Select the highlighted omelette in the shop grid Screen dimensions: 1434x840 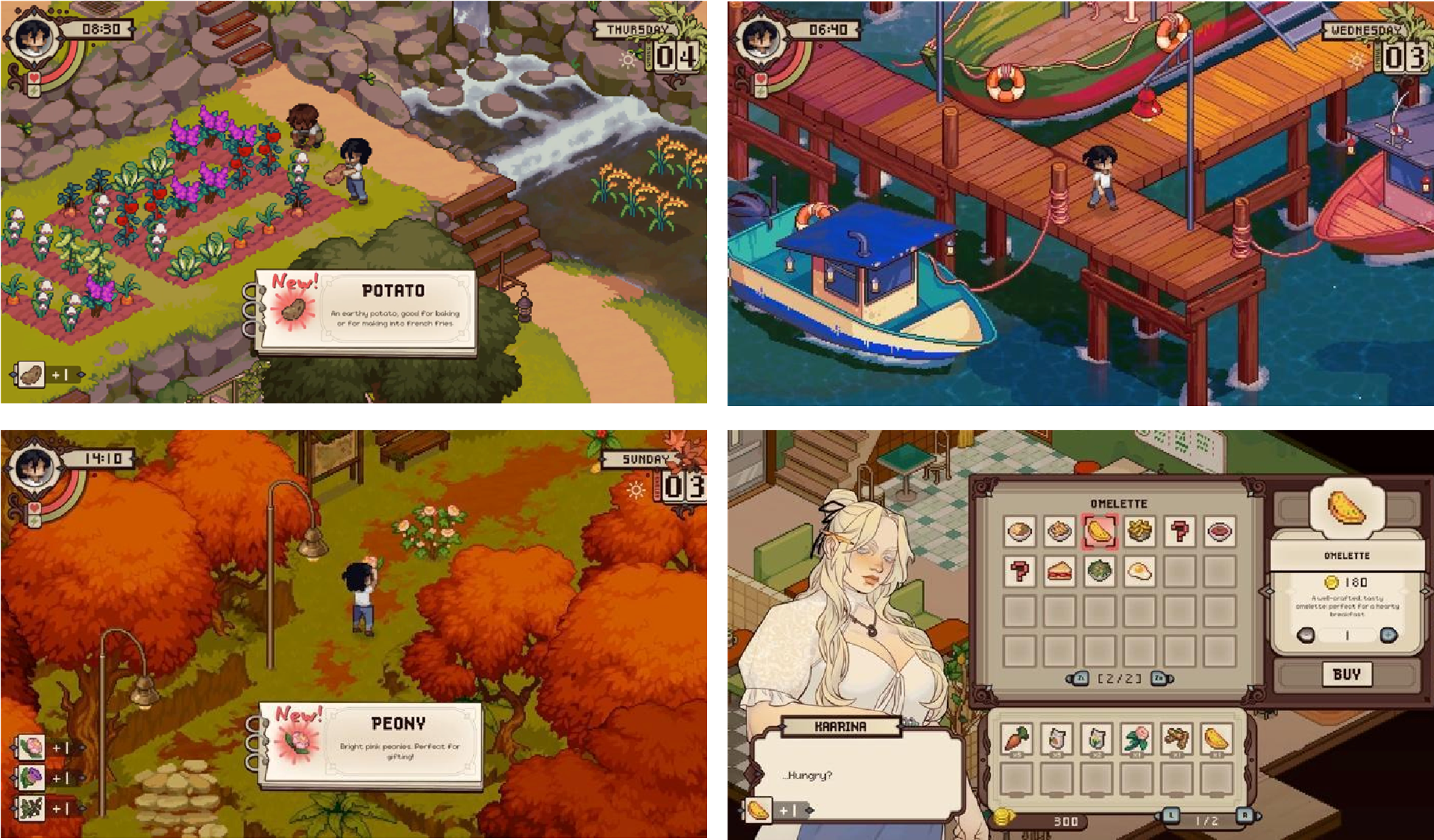pyautogui.click(x=1100, y=529)
